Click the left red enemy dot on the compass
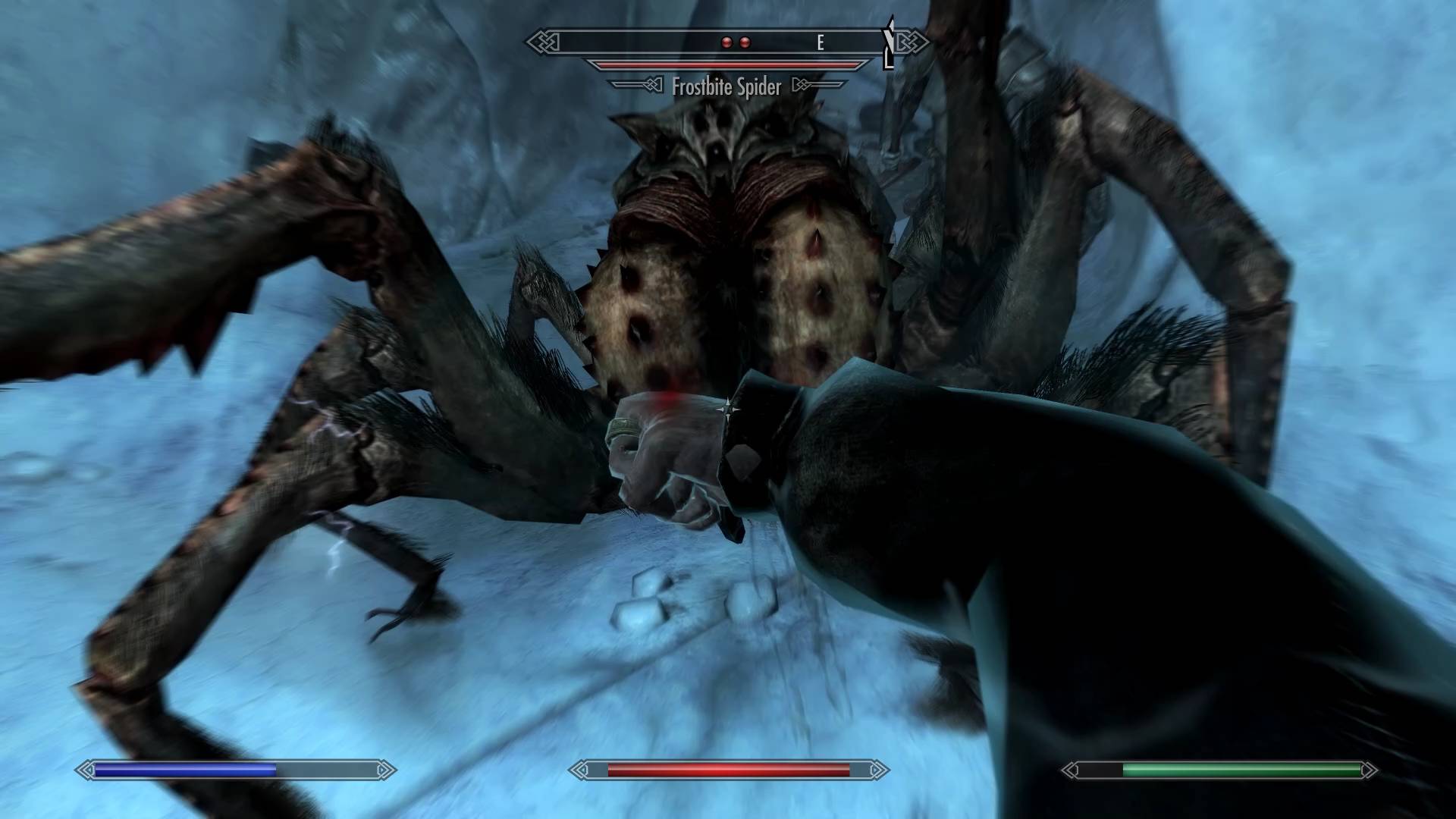Viewport: 1456px width, 819px height. 726,42
